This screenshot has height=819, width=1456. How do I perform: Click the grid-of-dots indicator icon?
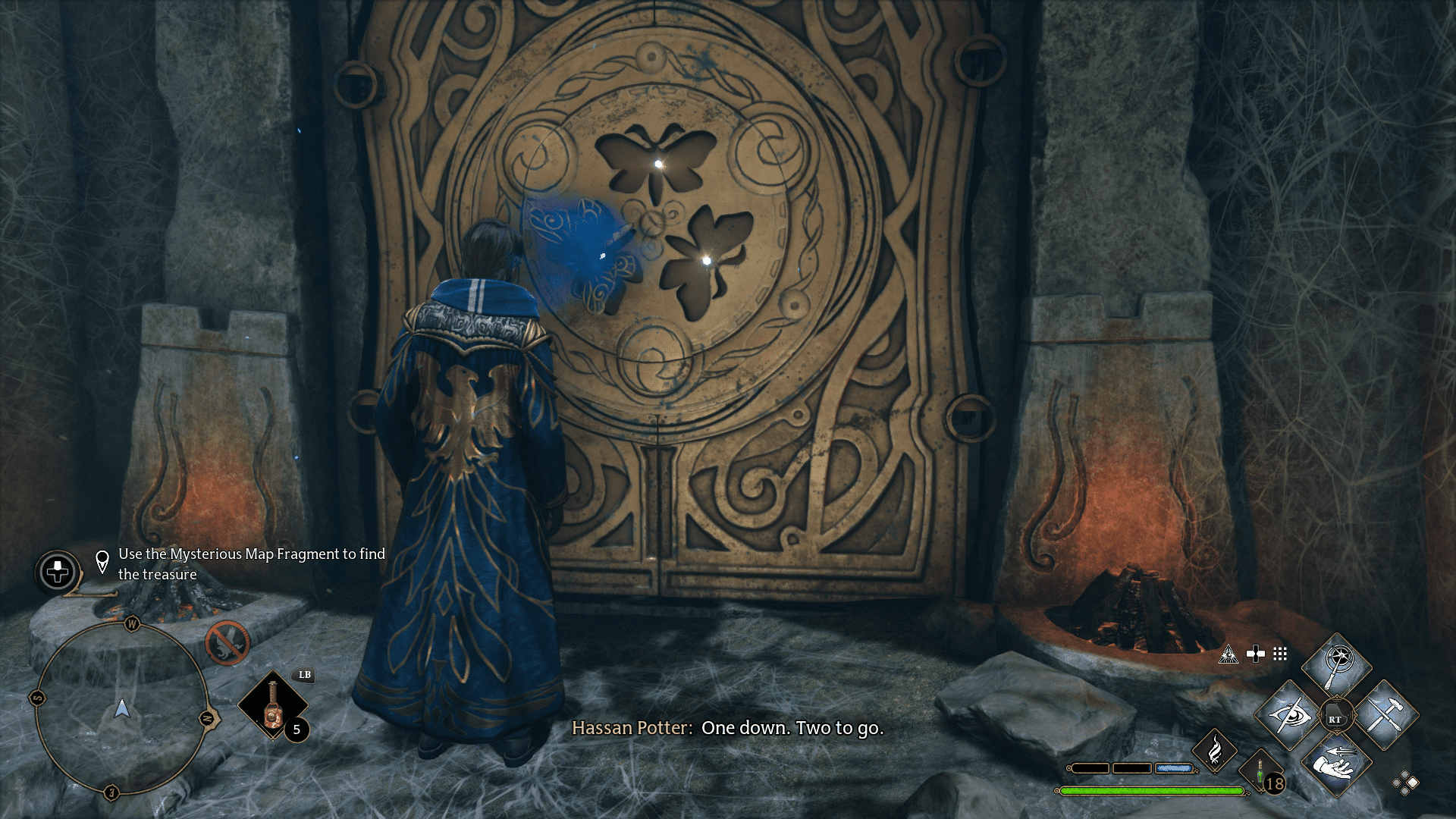(x=1279, y=654)
